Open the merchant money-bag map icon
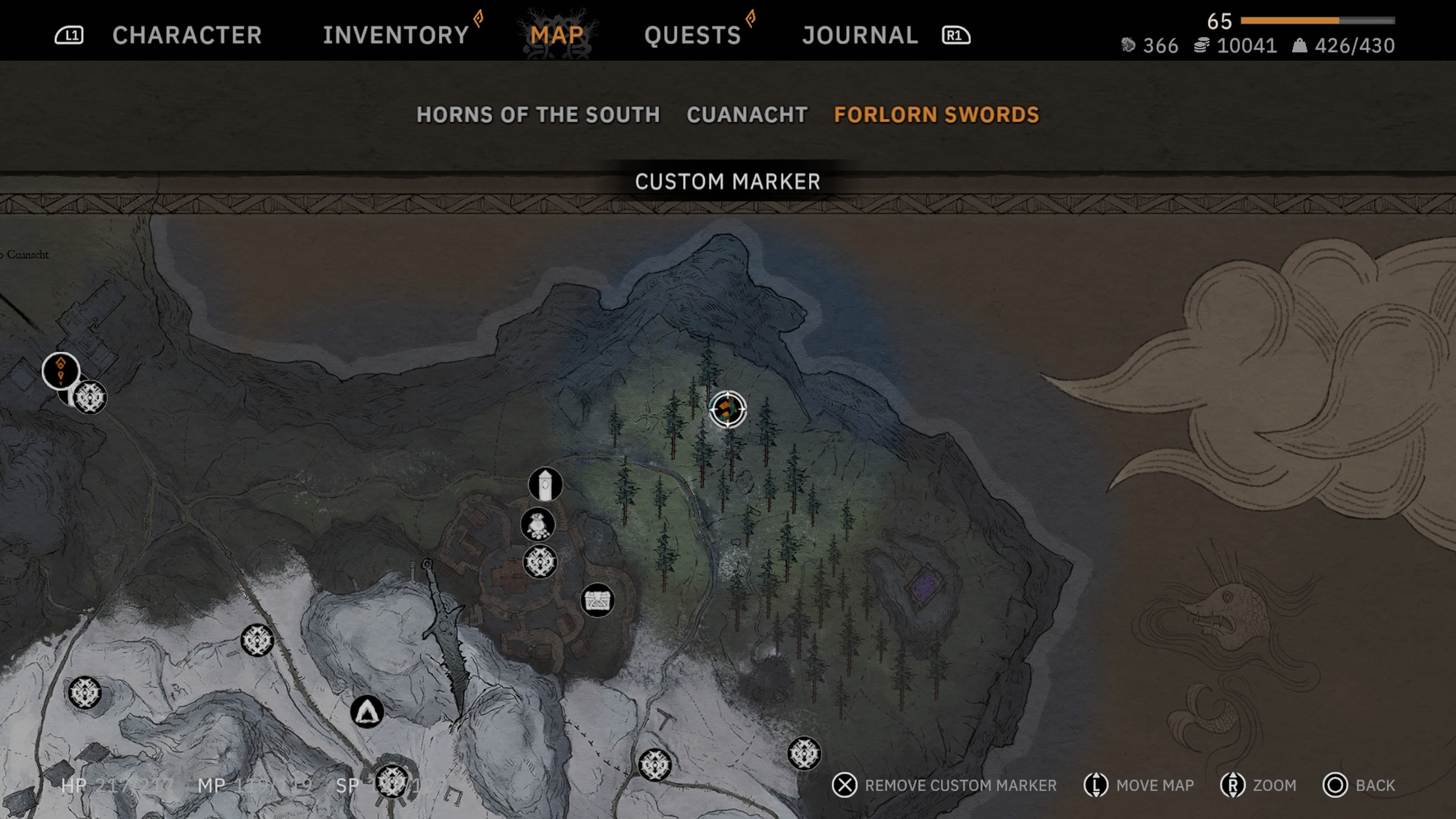Viewport: 1456px width, 819px height. (538, 524)
